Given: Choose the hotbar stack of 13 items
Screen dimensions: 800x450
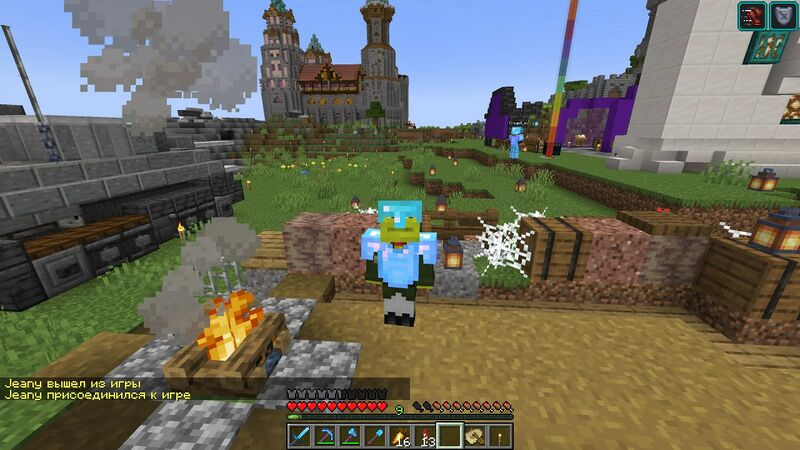Looking at the screenshot, I should click(x=426, y=436).
